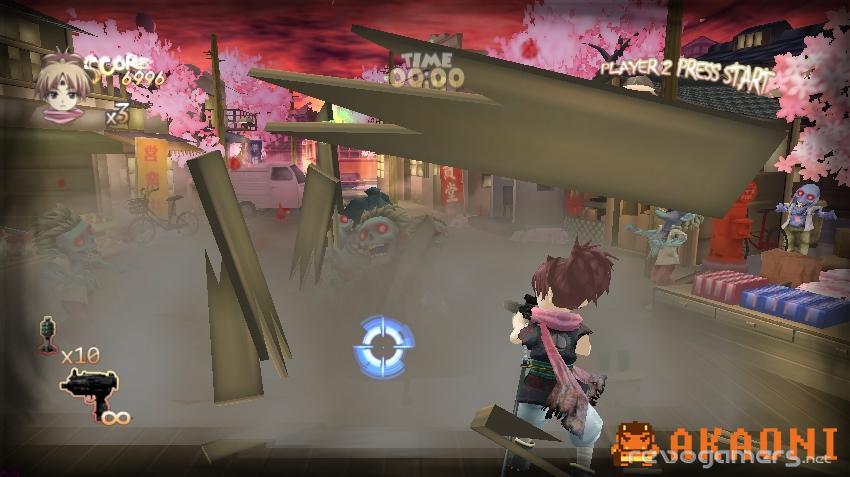Viewport: 850px width, 477px height.
Task: Select the grenade icon
Action: (x=46, y=335)
